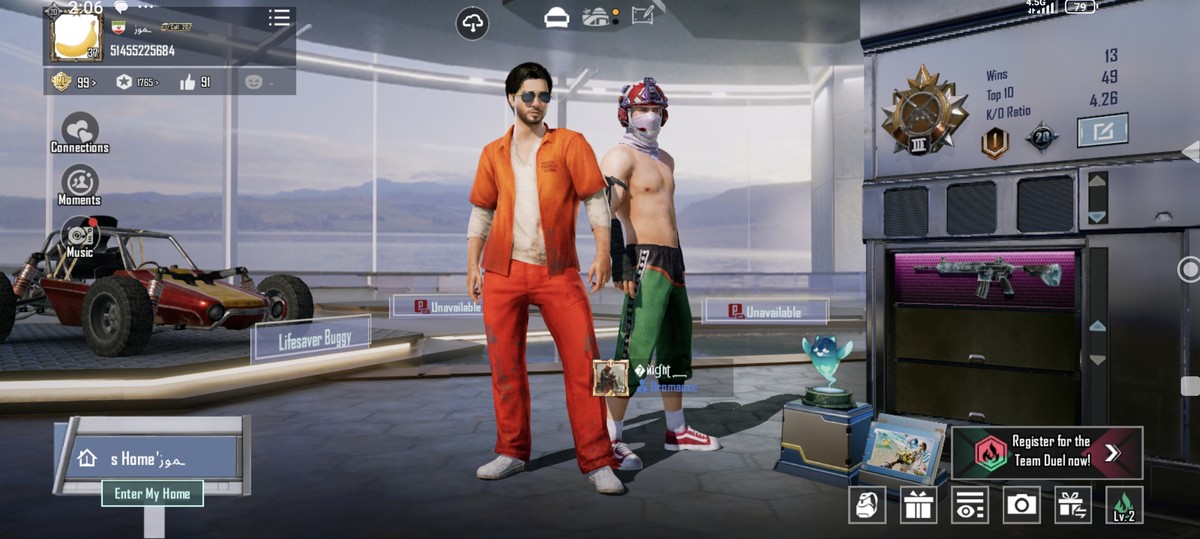1200x539 pixels.
Task: Open the list menu beside player name
Action: click(279, 18)
